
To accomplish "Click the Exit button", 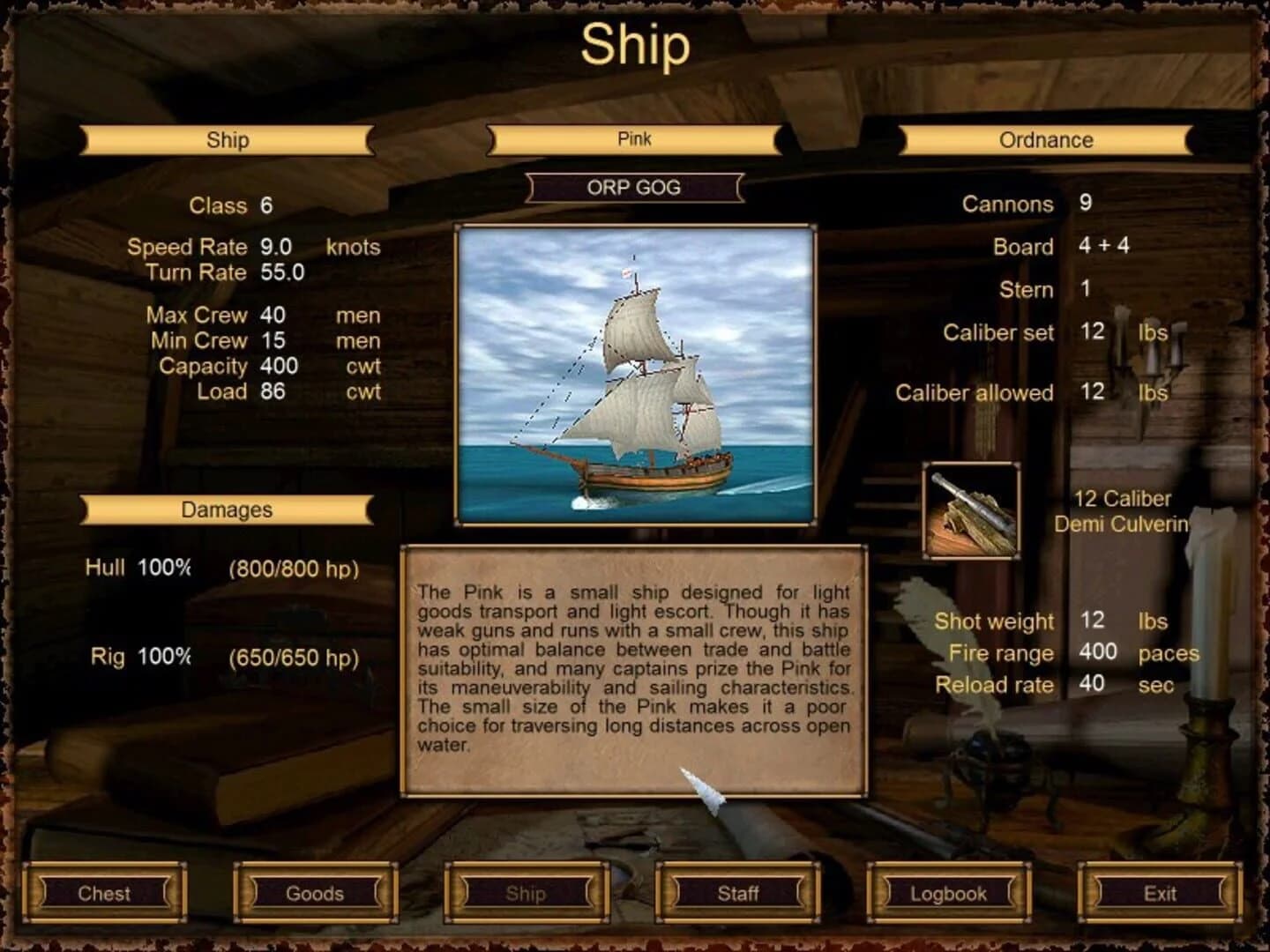I will [x=1161, y=893].
